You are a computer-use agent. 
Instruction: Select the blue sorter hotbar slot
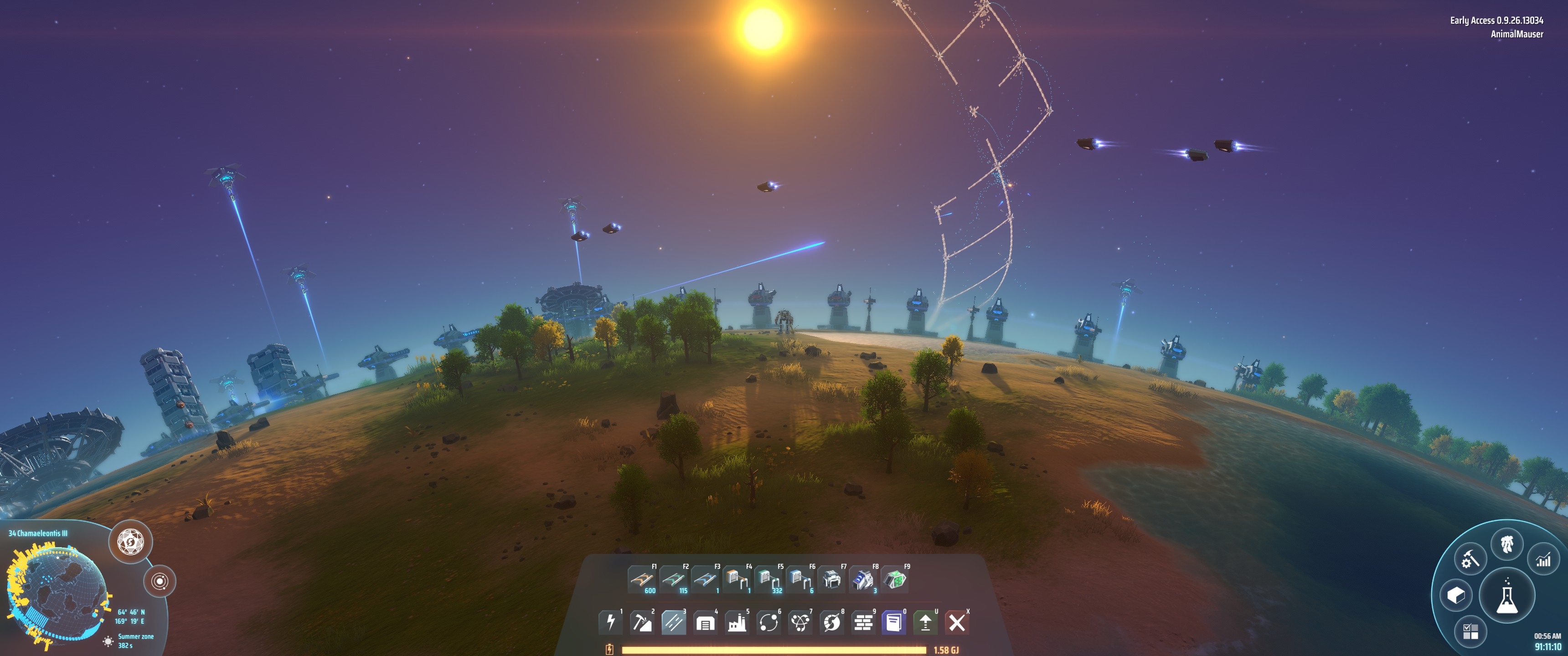[799, 579]
